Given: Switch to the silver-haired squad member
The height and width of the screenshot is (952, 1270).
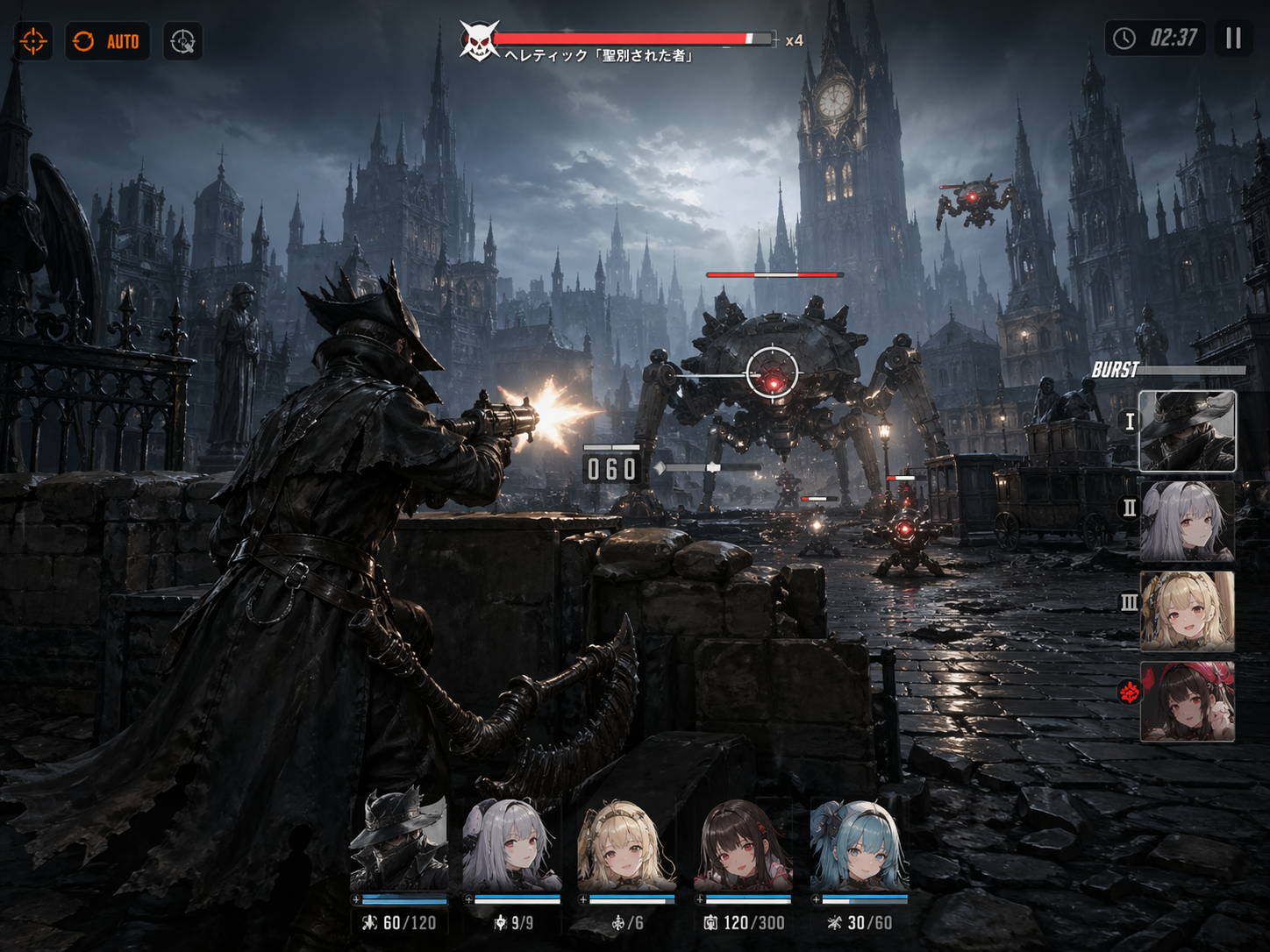Looking at the screenshot, I should [512, 846].
